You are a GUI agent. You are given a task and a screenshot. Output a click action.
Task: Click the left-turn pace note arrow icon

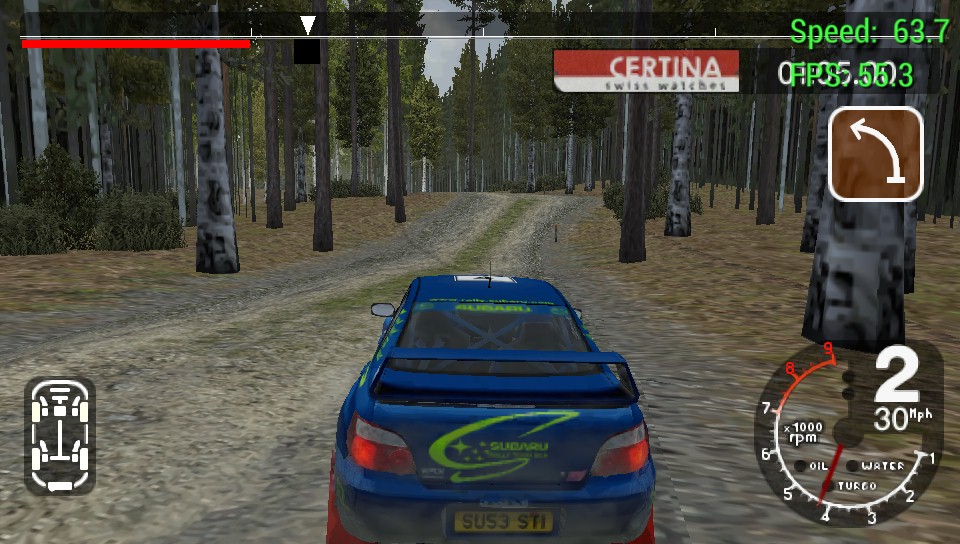coord(875,154)
